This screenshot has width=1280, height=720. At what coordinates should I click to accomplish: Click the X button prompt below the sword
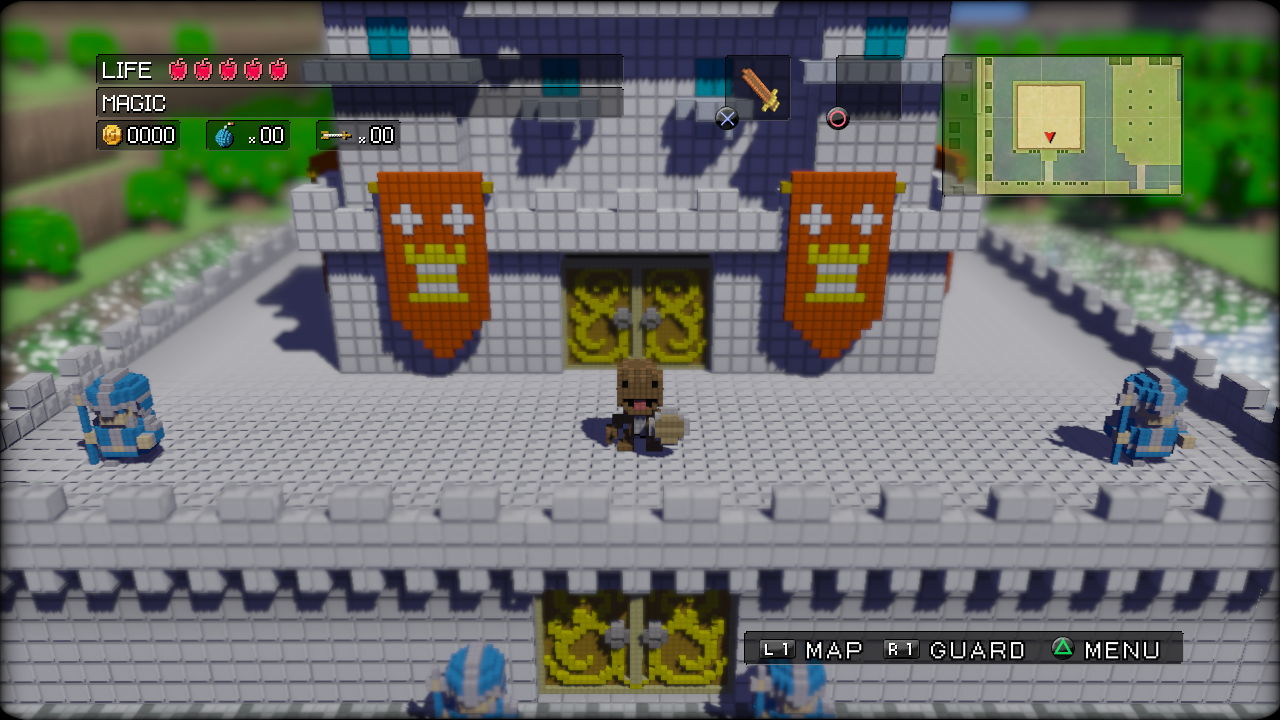pyautogui.click(x=726, y=118)
